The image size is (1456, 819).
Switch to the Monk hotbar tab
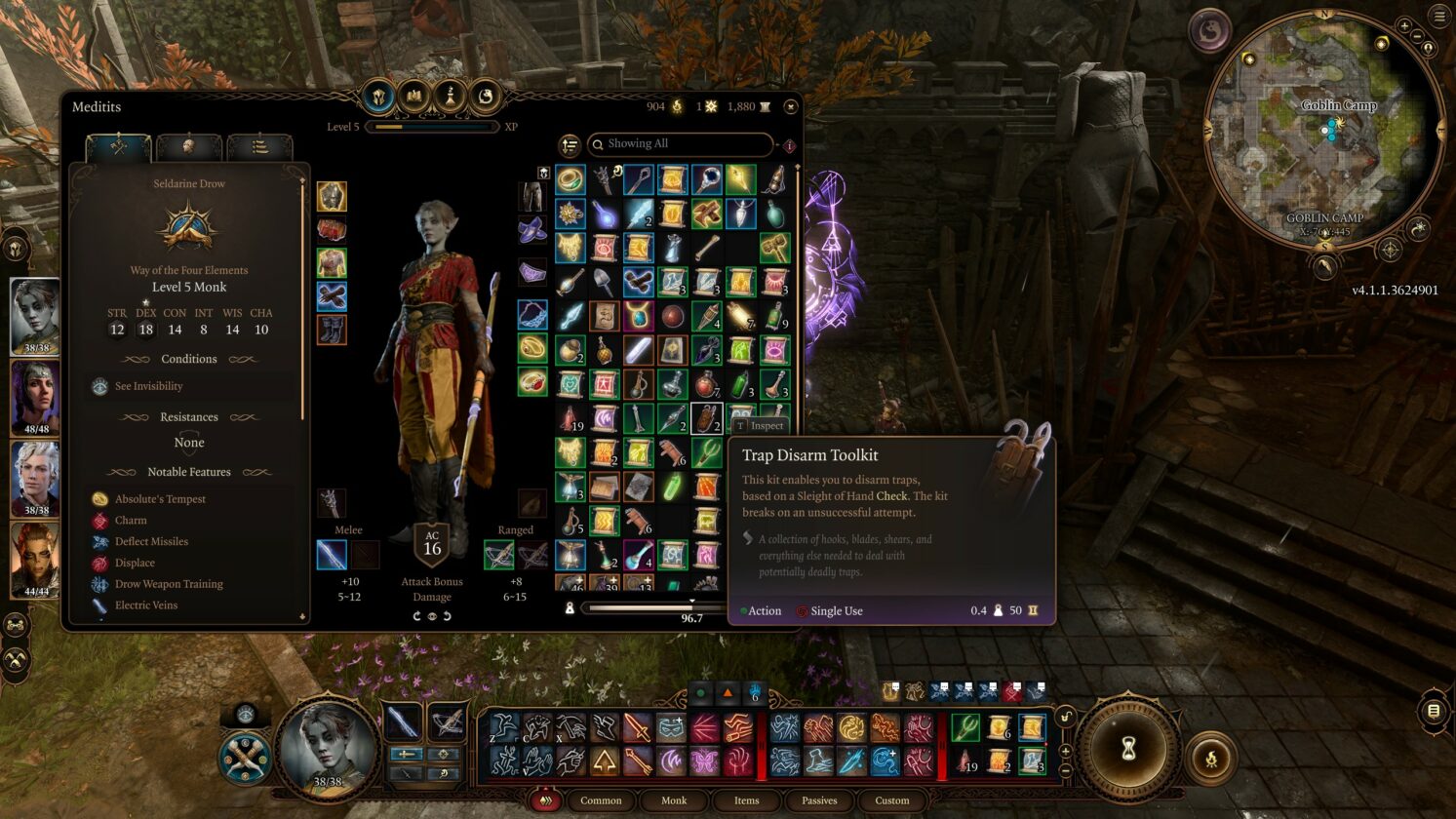674,800
